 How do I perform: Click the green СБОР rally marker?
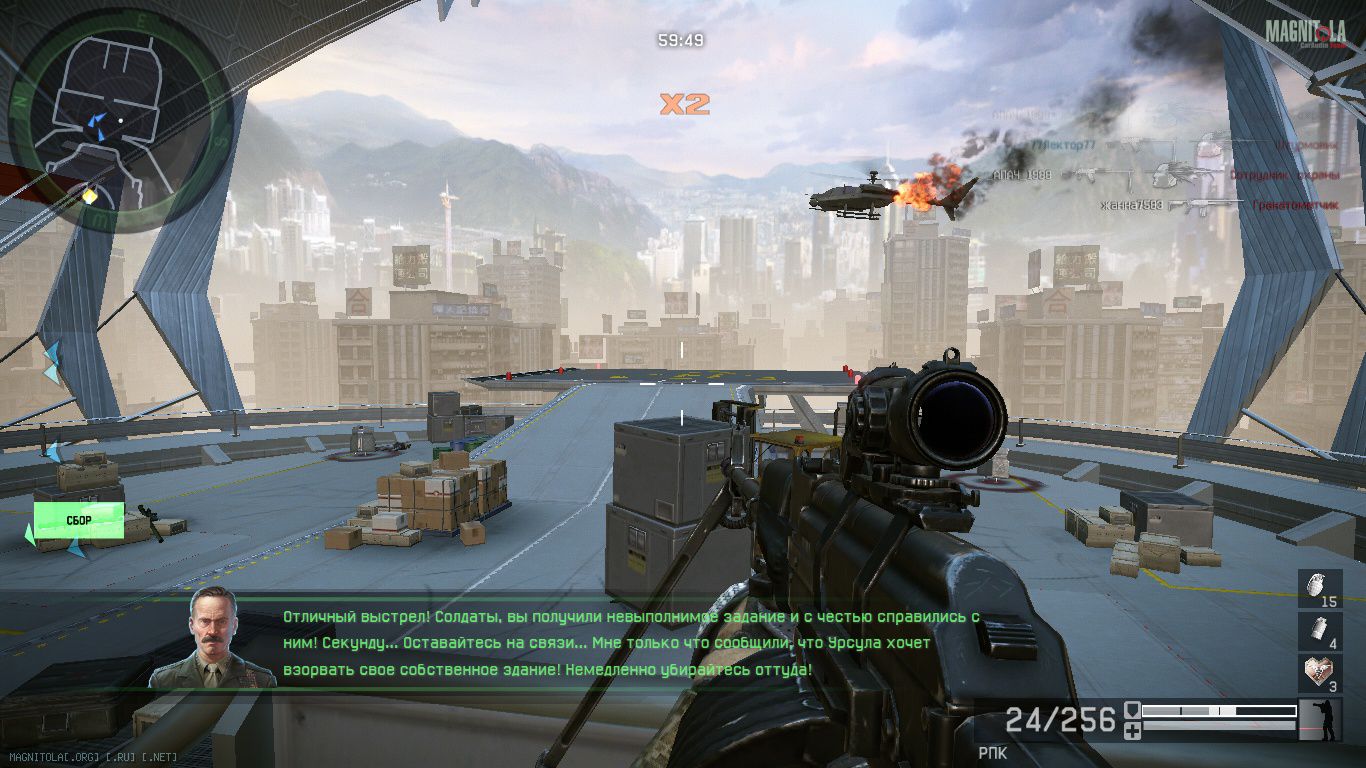[79, 521]
